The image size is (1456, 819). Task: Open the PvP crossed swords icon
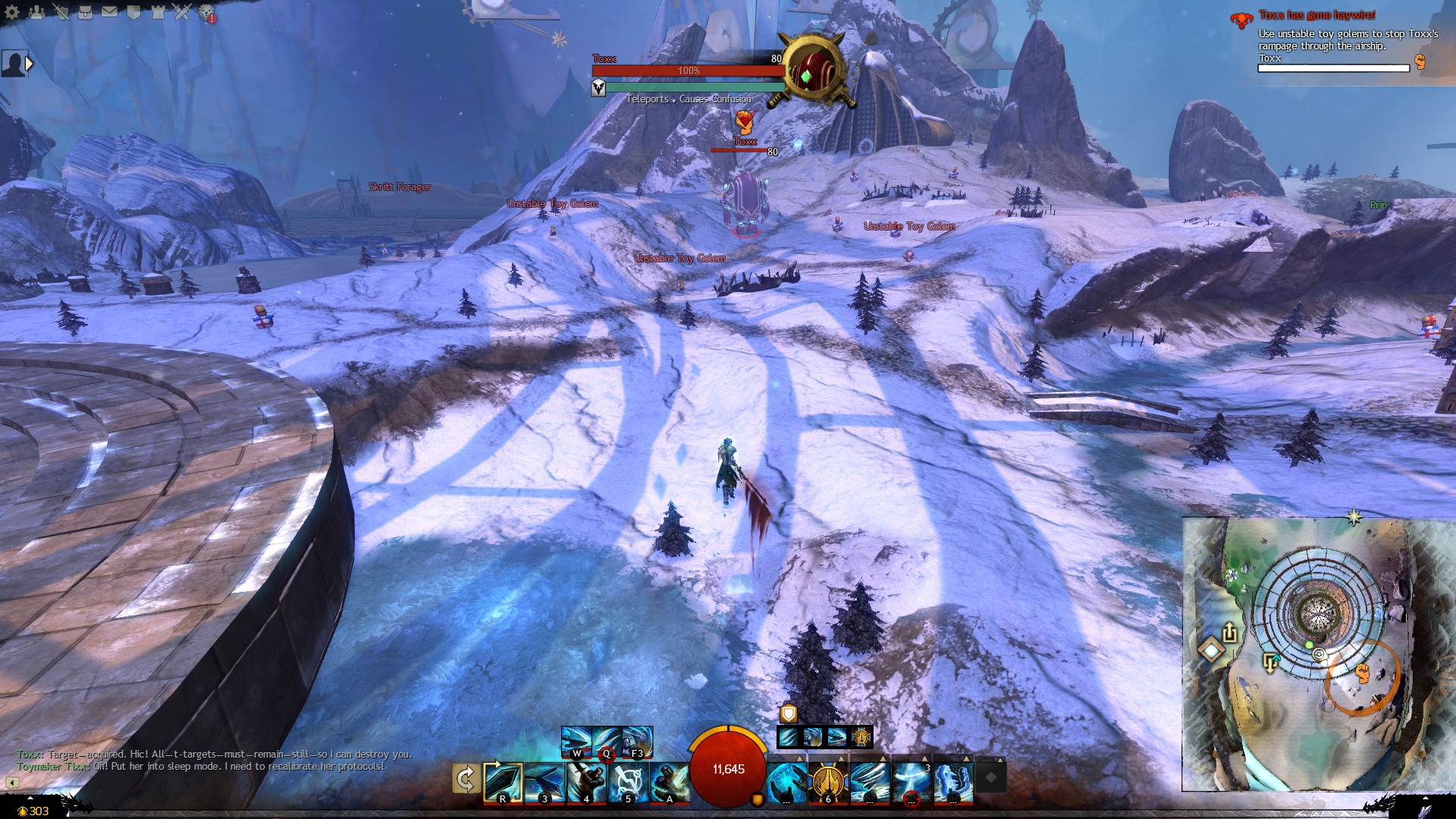182,11
